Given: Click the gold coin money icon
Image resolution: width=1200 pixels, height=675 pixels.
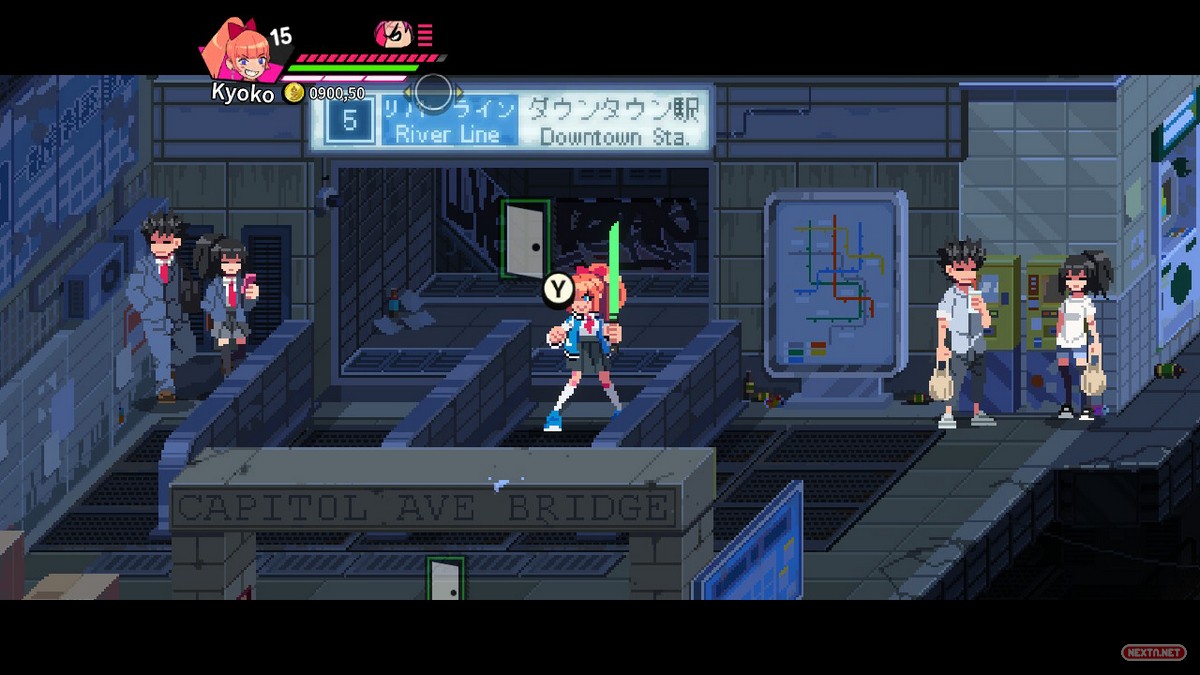Looking at the screenshot, I should [x=293, y=93].
